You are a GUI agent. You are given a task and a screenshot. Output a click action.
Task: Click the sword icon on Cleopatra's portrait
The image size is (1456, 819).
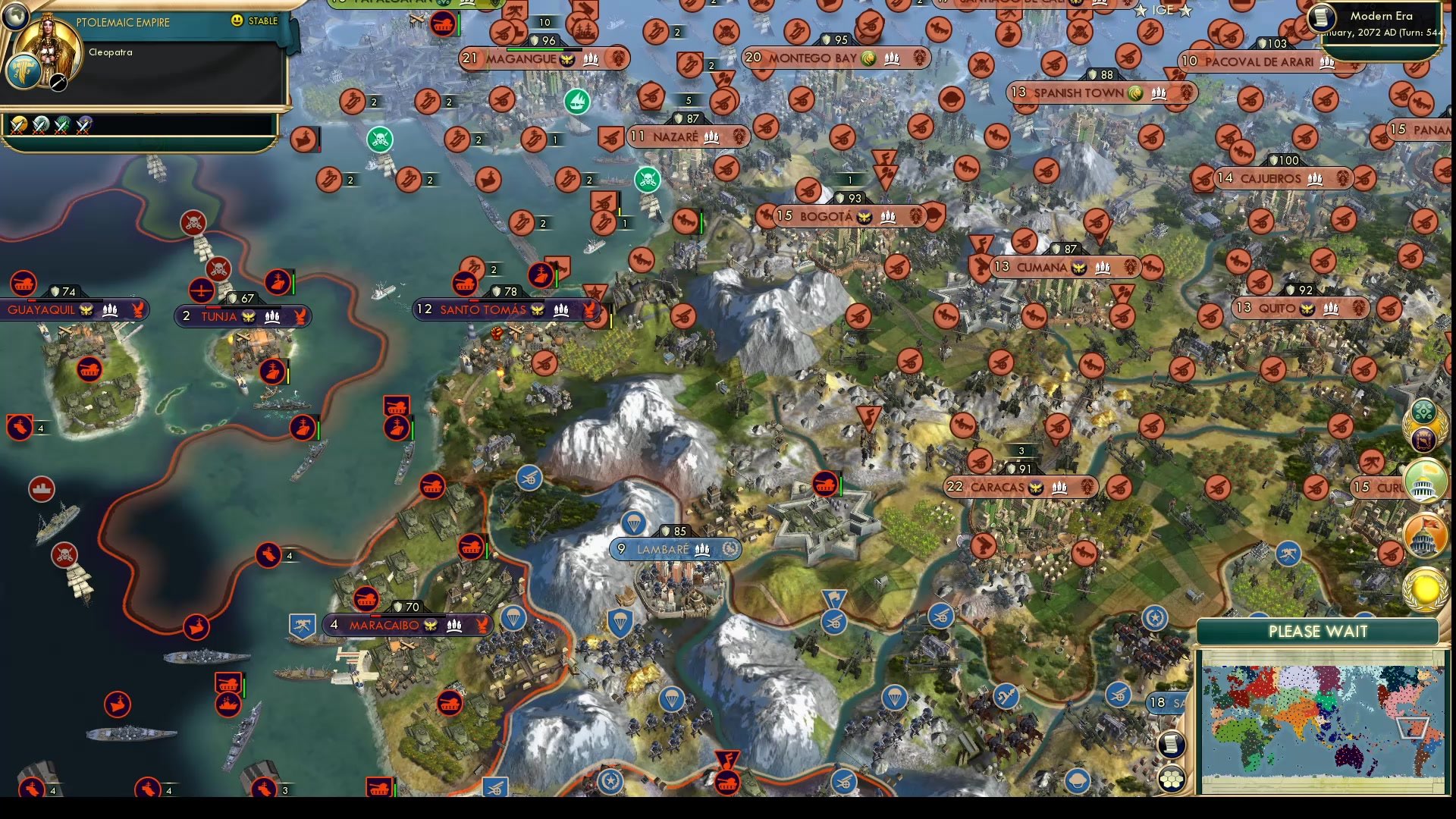coord(58,82)
